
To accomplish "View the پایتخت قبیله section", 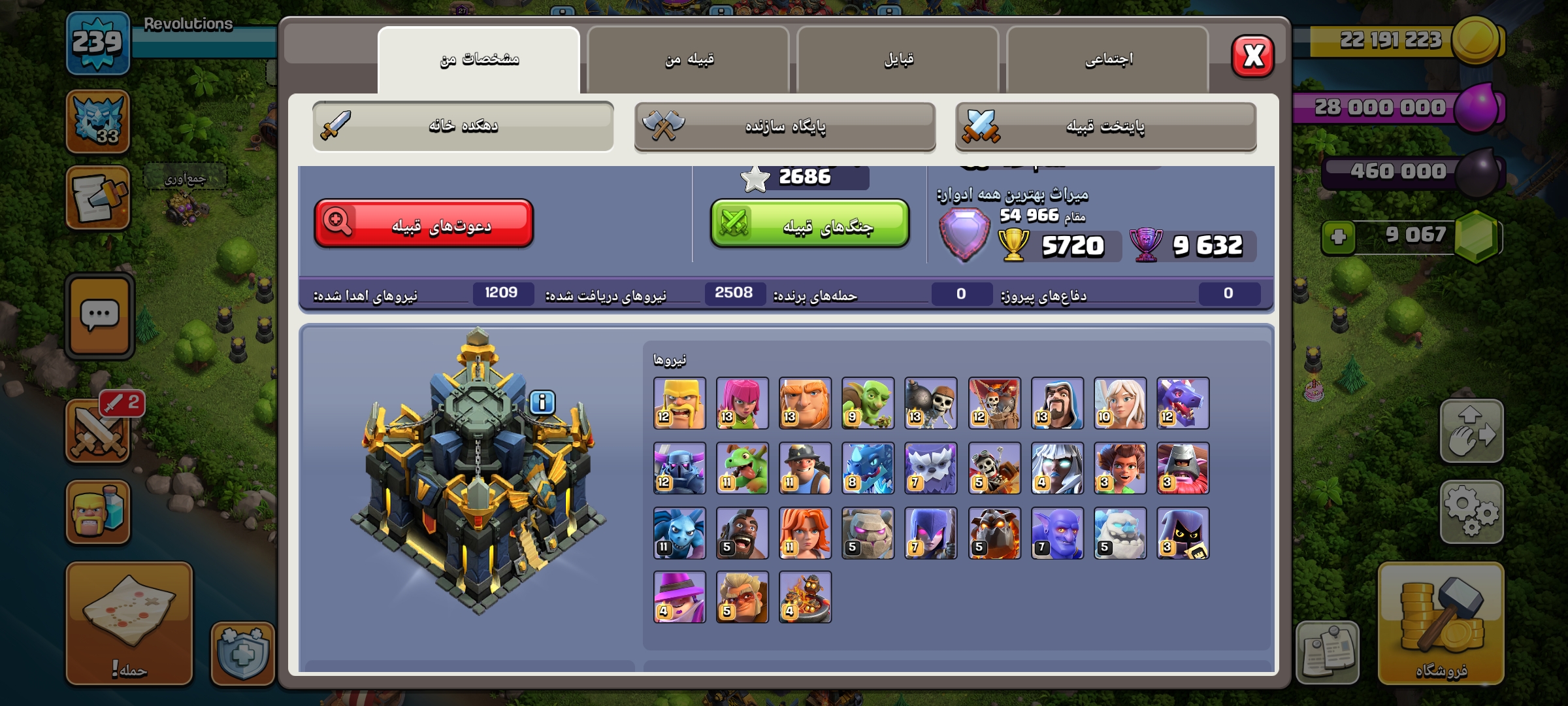I will 1105,127.
